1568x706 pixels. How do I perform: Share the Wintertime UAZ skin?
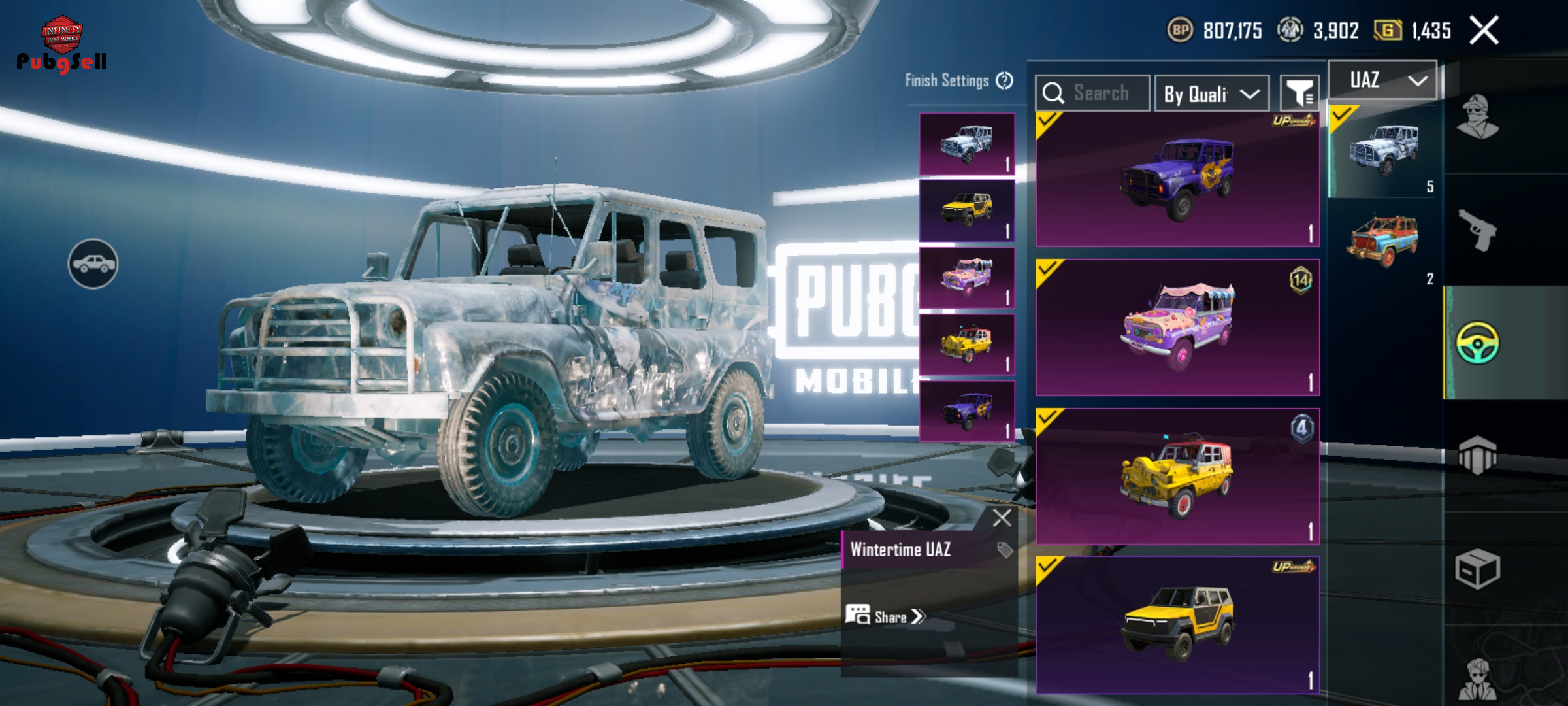tap(887, 616)
